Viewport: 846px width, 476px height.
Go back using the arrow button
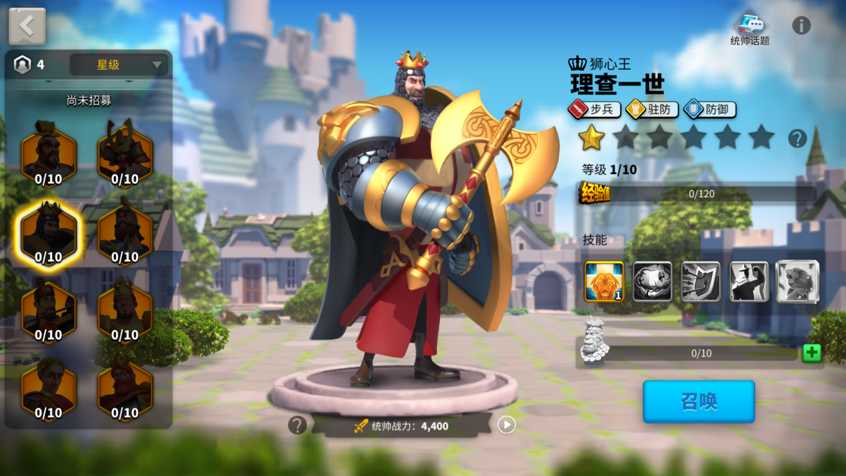point(27,26)
